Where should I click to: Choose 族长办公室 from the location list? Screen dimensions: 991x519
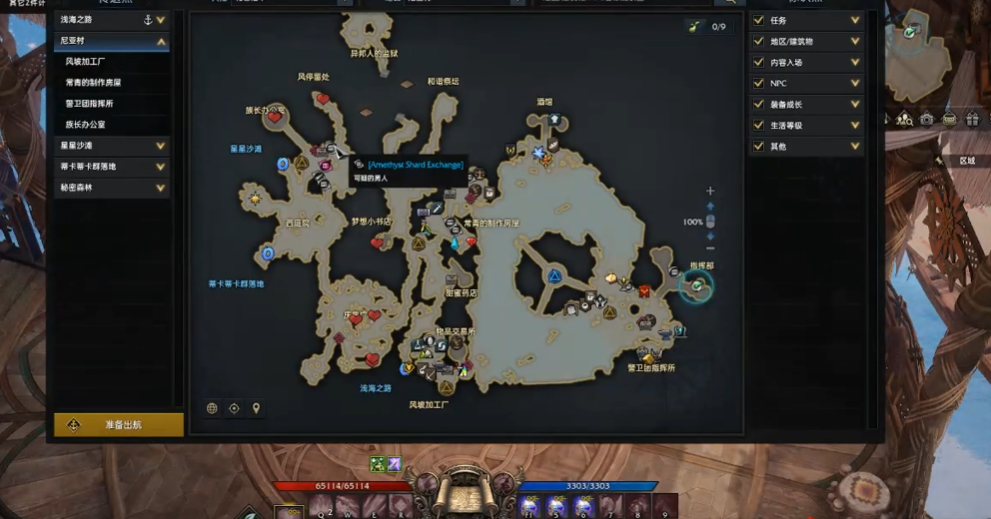(x=86, y=125)
